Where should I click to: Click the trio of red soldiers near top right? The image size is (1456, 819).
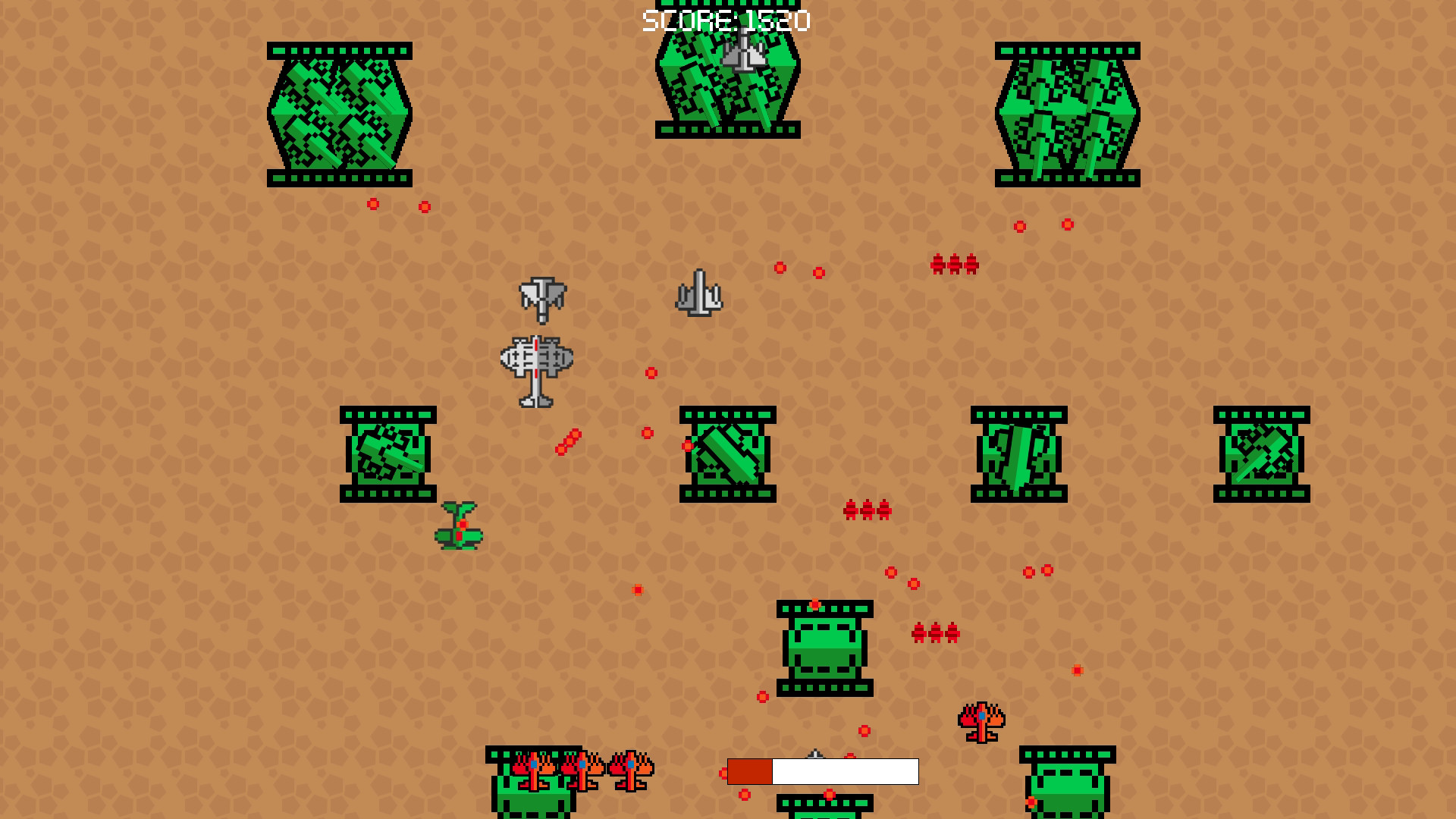tap(953, 265)
